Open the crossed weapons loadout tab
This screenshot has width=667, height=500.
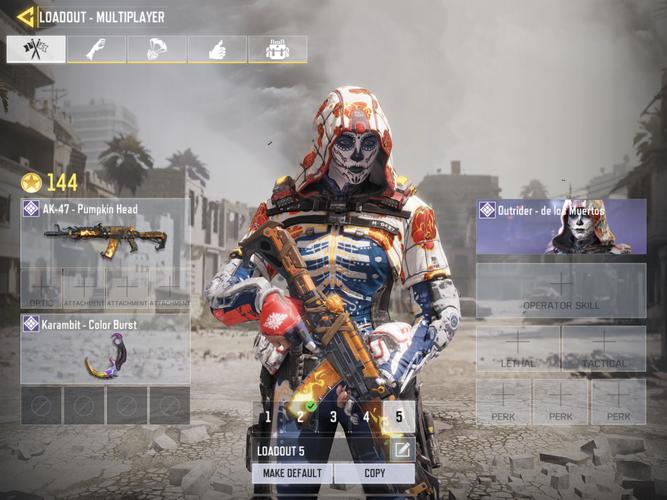coord(36,49)
